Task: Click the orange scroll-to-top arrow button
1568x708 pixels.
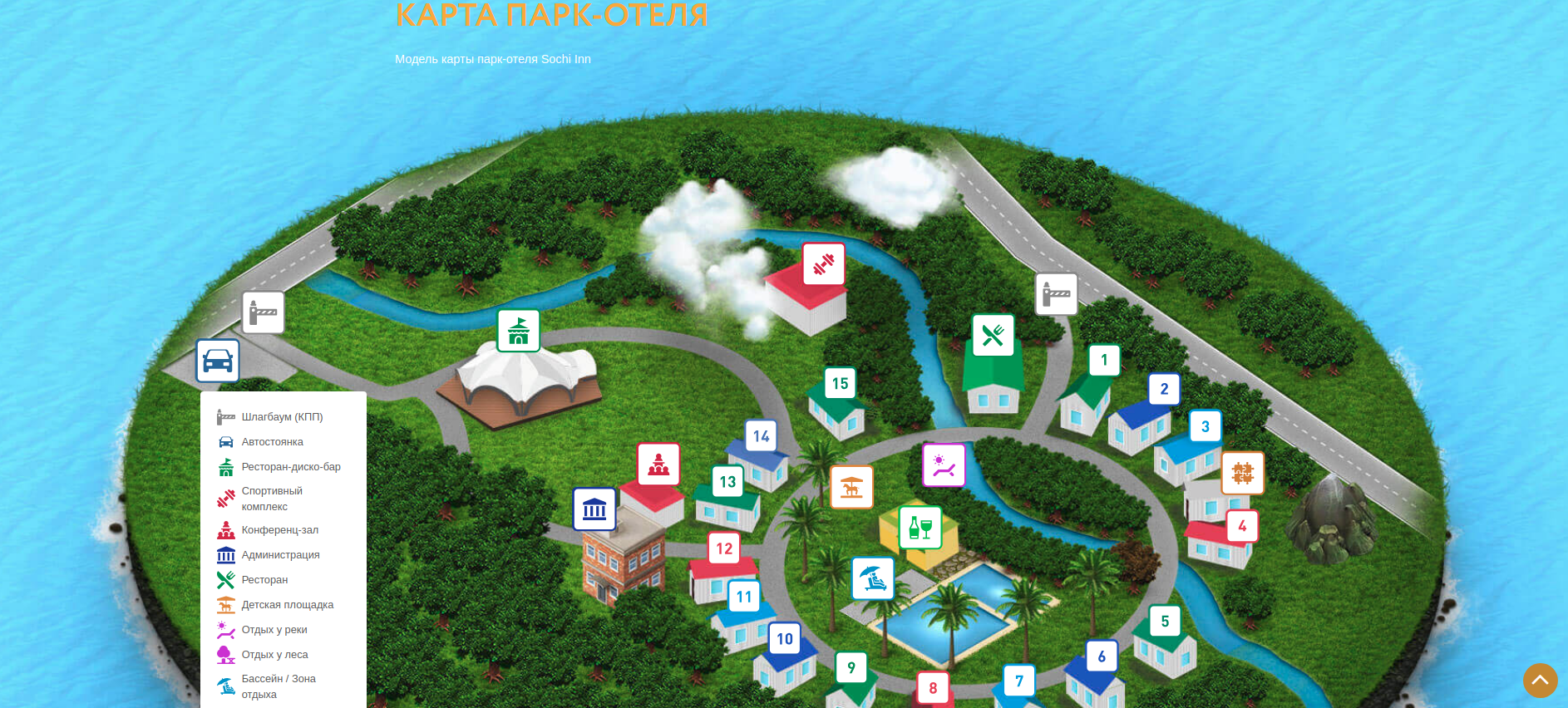Action: pyautogui.click(x=1540, y=680)
